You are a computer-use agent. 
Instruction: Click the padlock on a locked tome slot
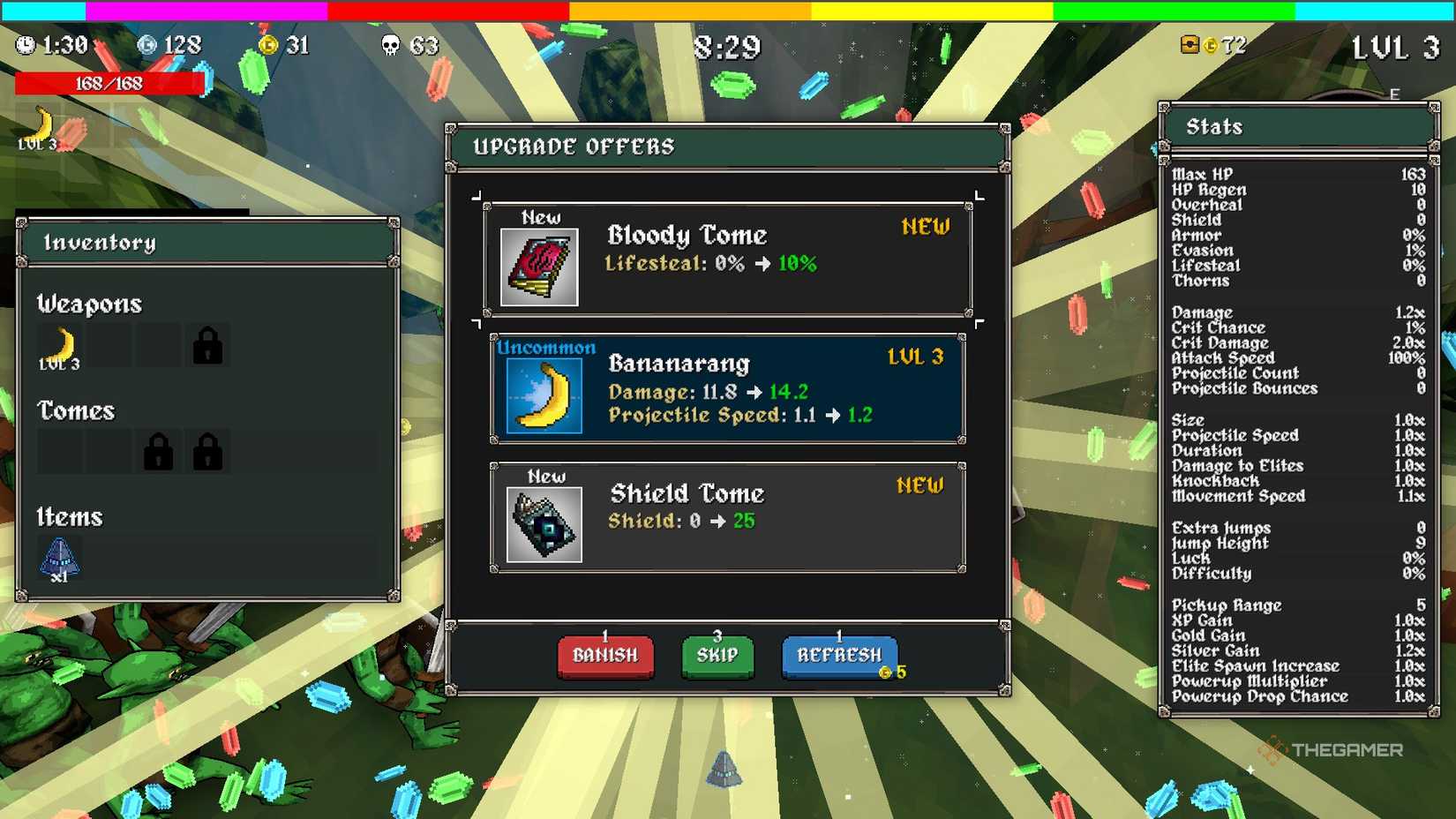157,450
